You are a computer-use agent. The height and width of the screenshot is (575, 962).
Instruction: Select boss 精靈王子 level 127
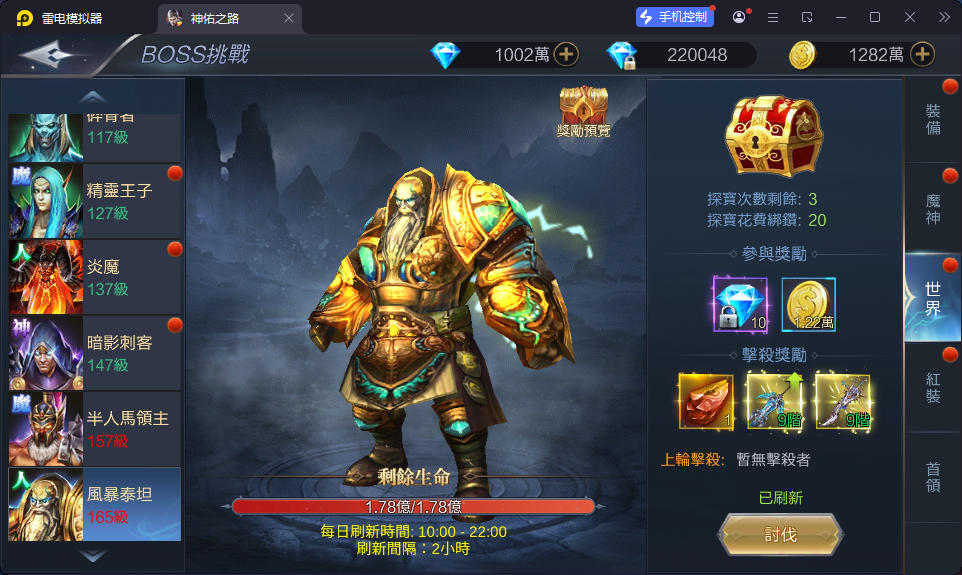click(x=95, y=200)
